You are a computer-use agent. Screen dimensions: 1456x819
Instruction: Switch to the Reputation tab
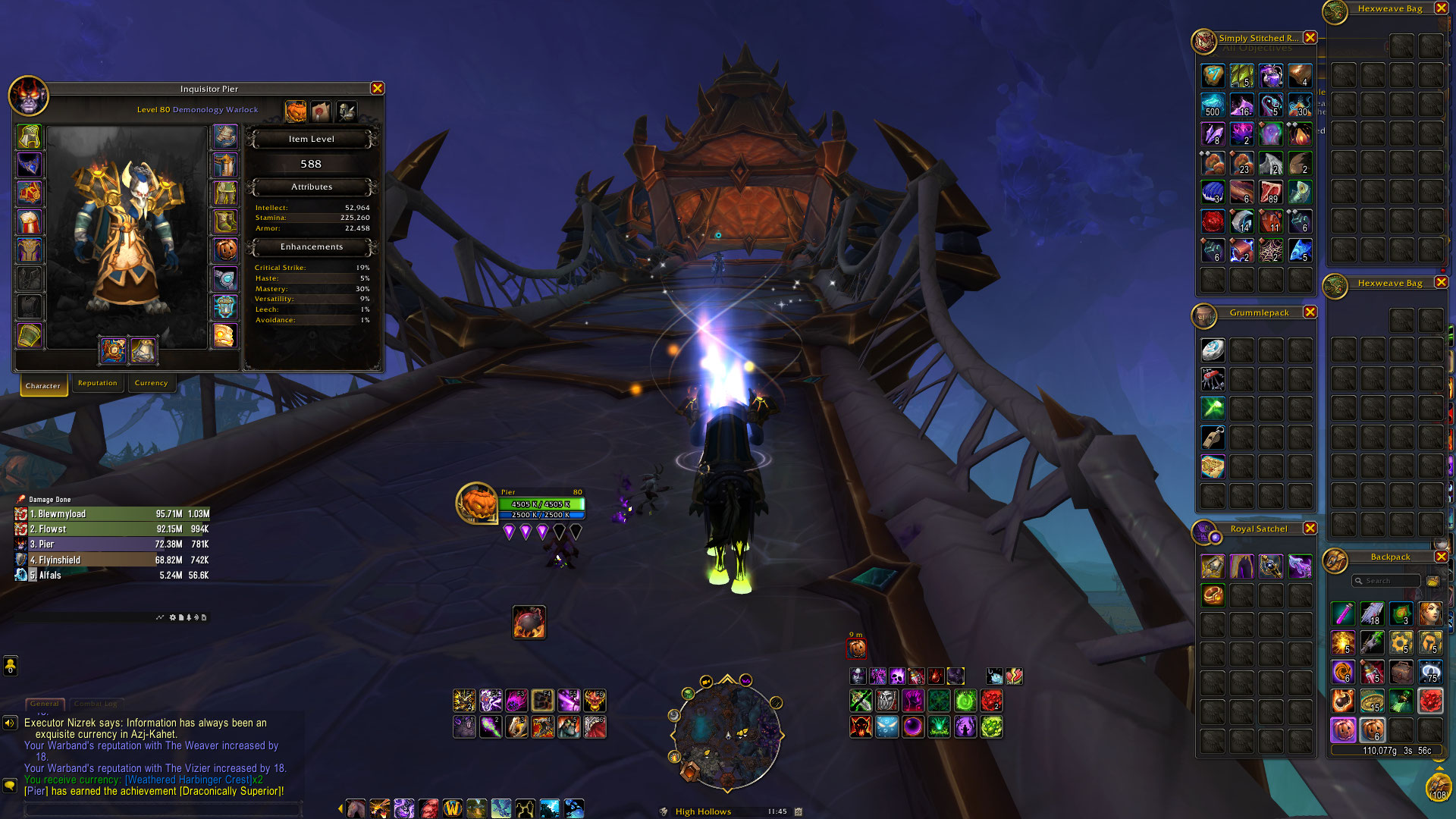tap(98, 383)
